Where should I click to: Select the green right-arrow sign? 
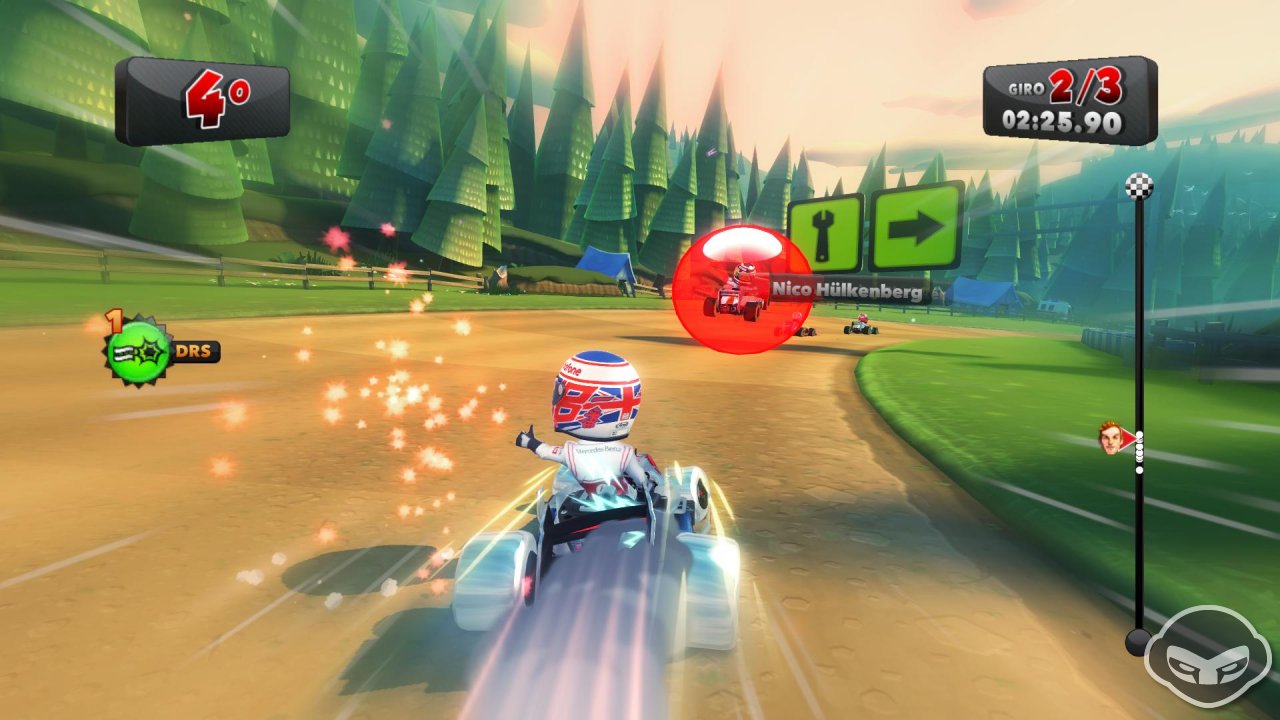click(916, 226)
